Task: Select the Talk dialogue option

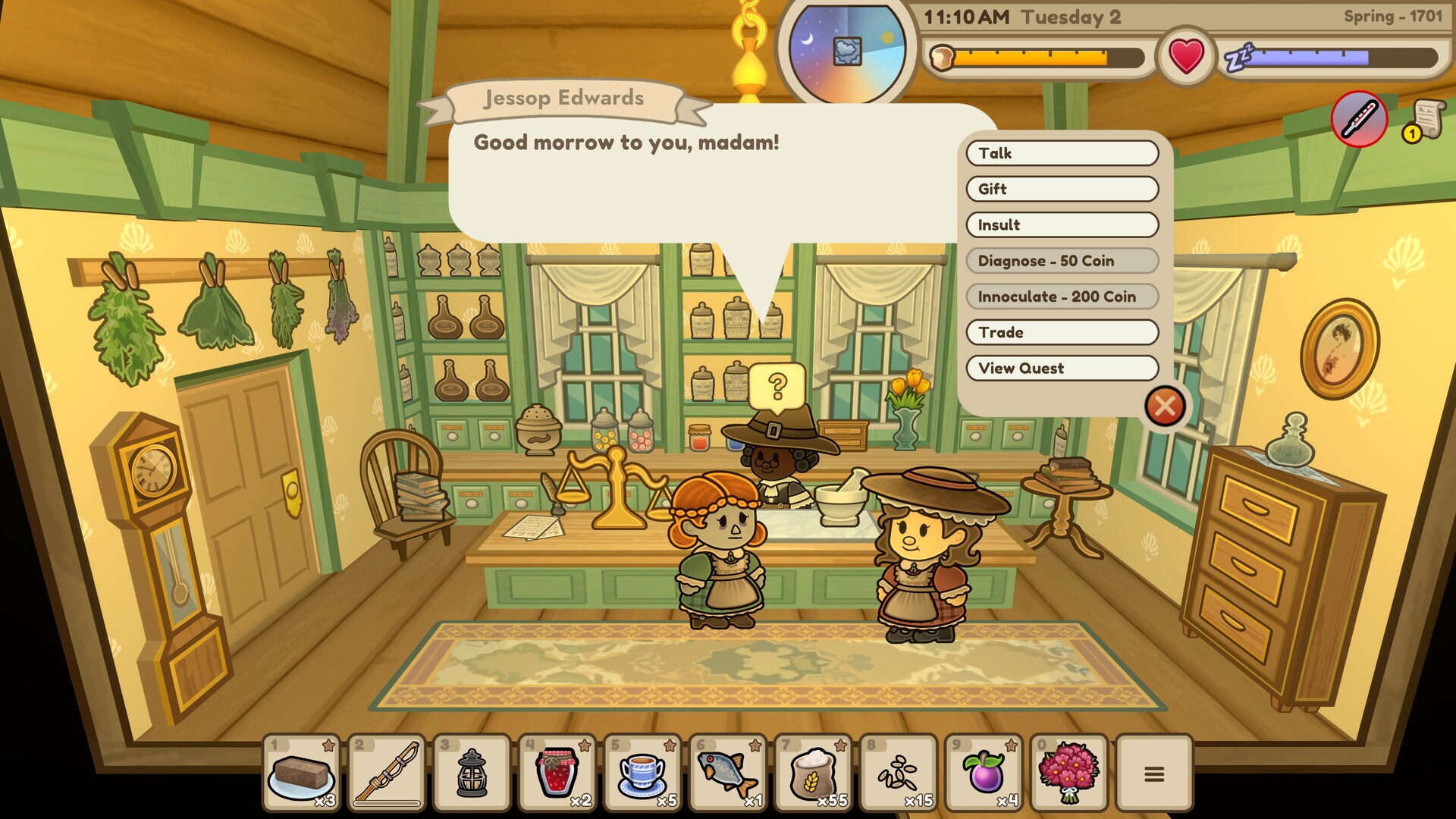Action: pos(1062,153)
